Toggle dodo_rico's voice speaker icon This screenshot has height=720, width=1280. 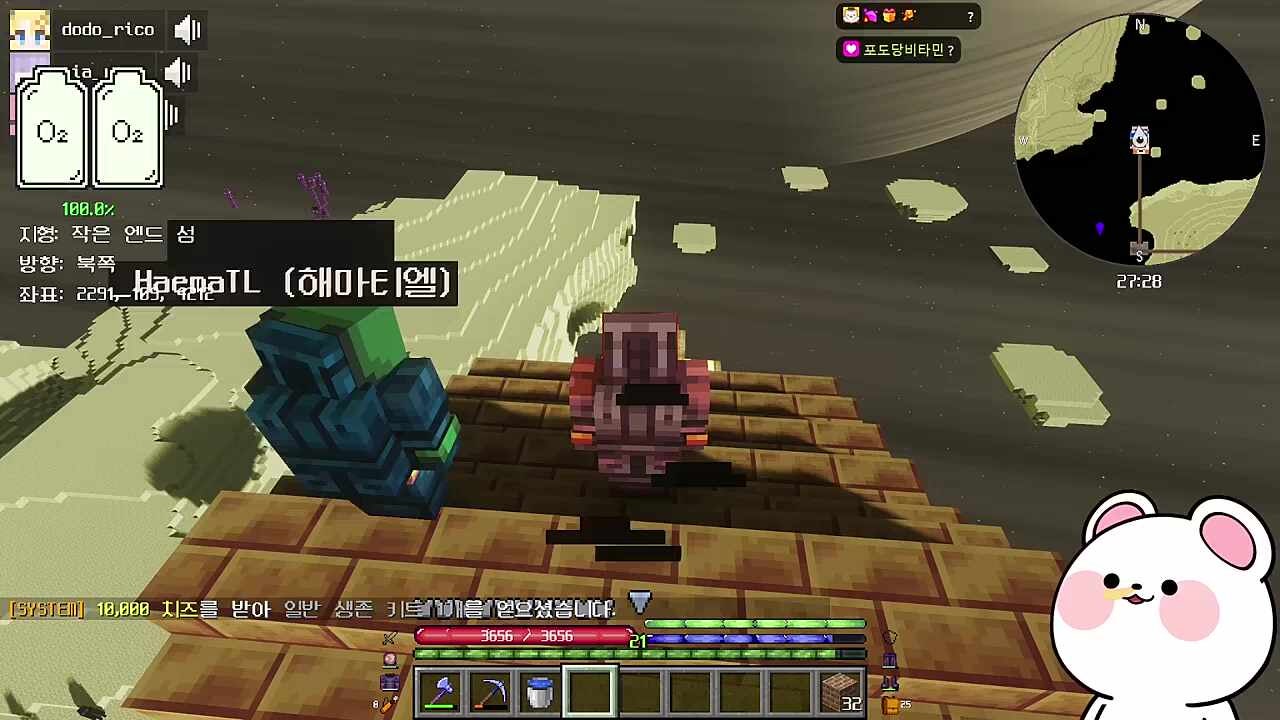pos(187,30)
